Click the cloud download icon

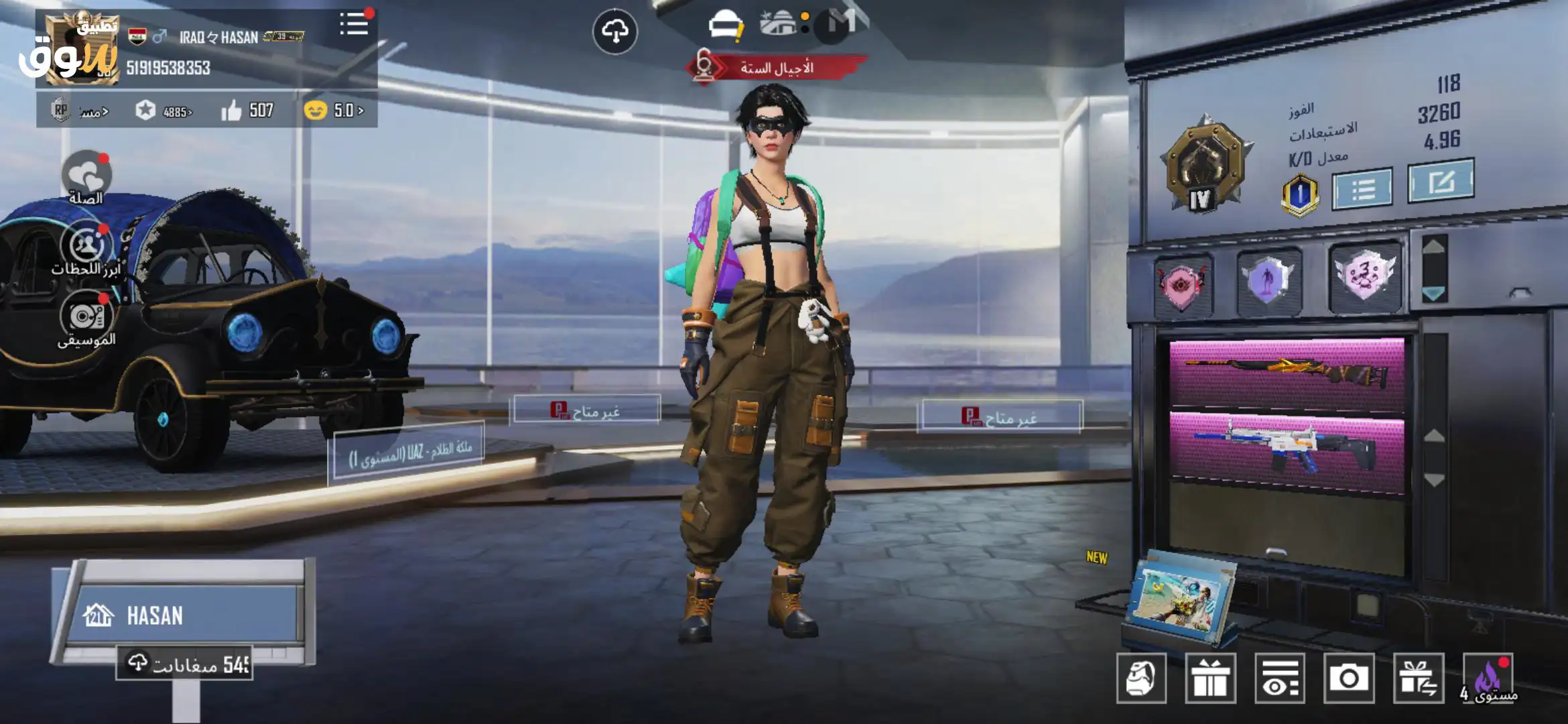pos(614,31)
